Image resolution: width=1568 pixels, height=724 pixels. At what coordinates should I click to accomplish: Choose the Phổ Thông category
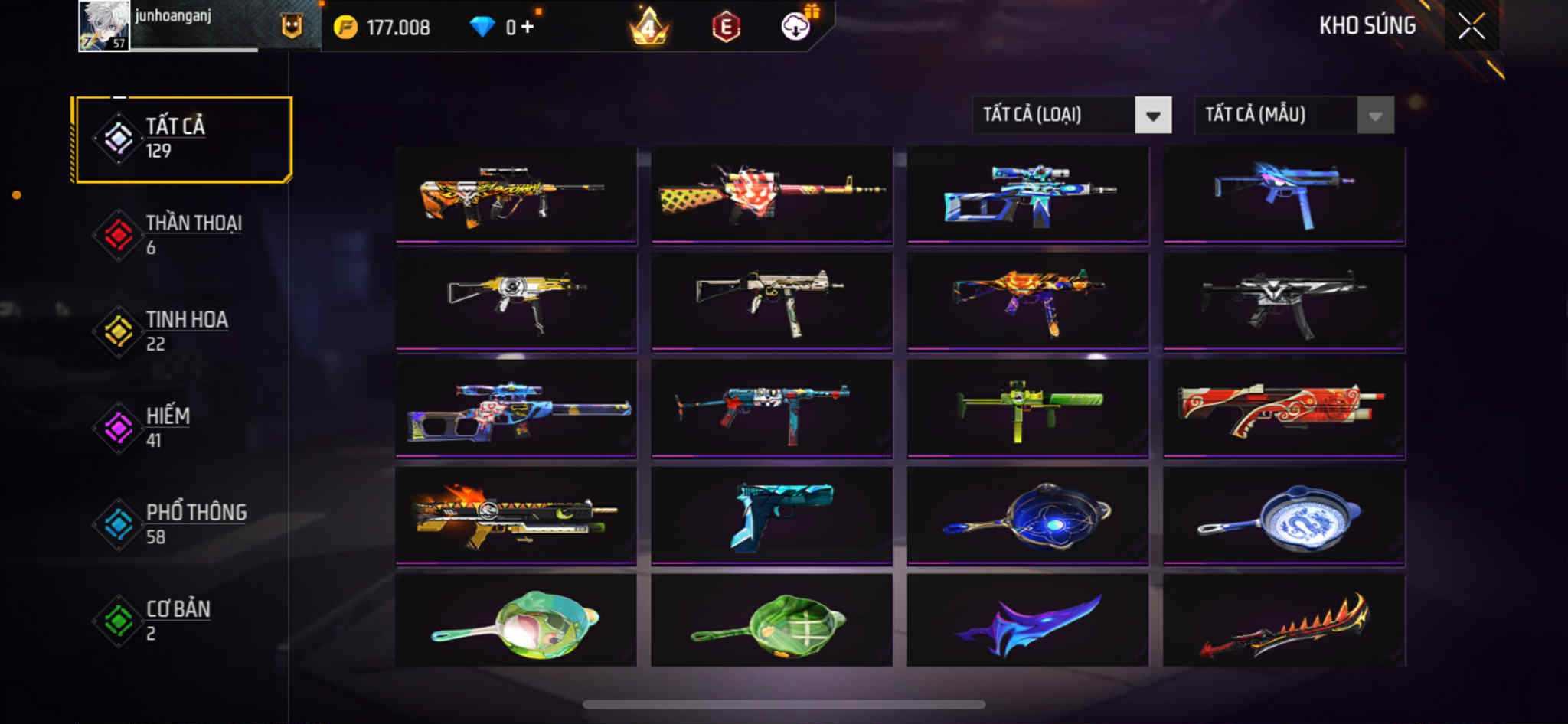click(182, 524)
